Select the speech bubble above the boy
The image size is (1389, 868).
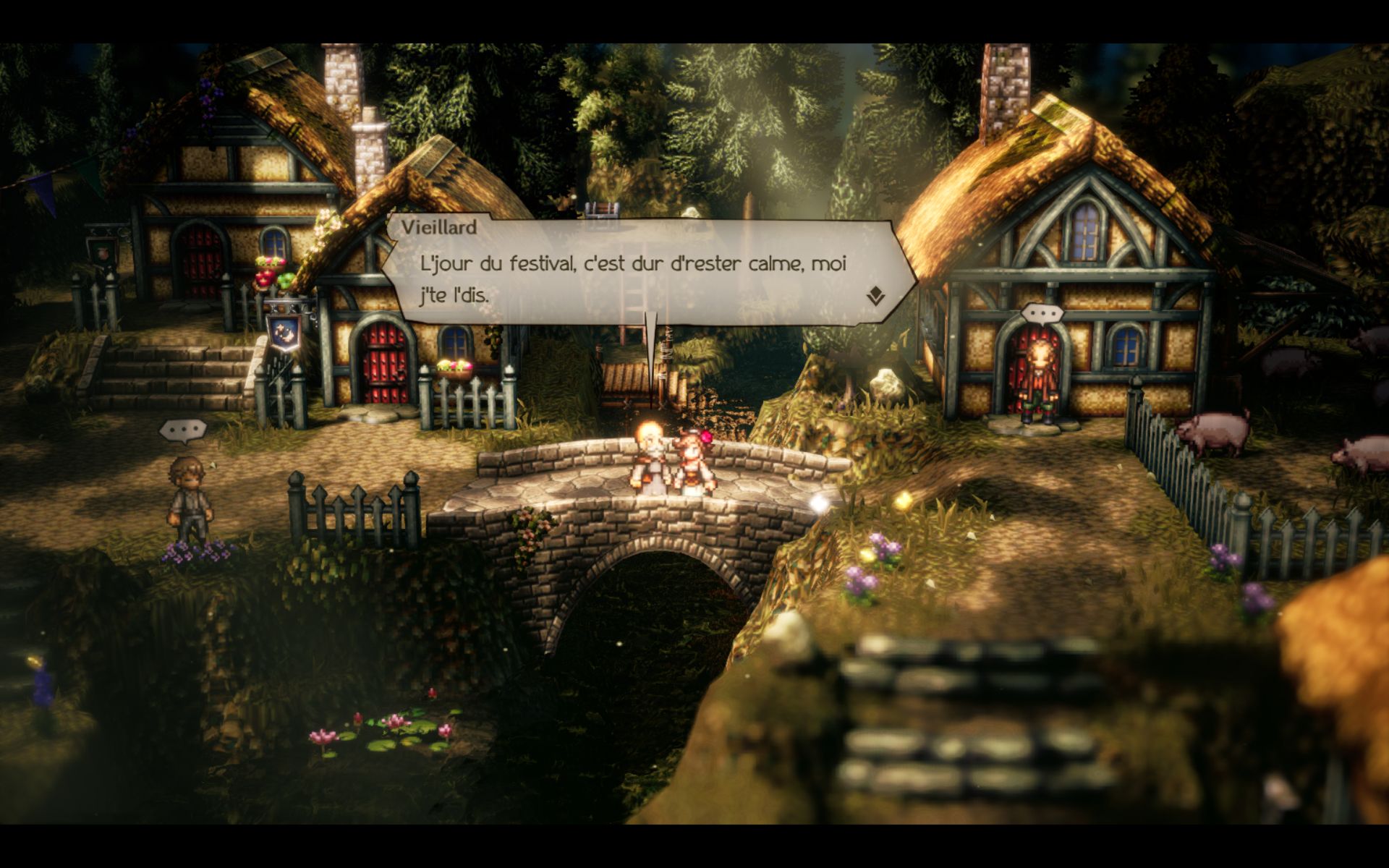[x=183, y=431]
